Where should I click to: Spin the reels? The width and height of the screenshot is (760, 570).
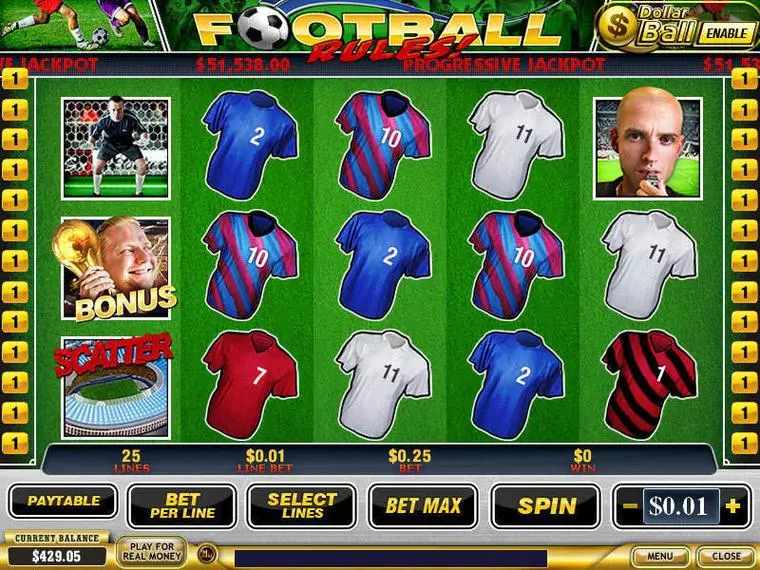(546, 506)
